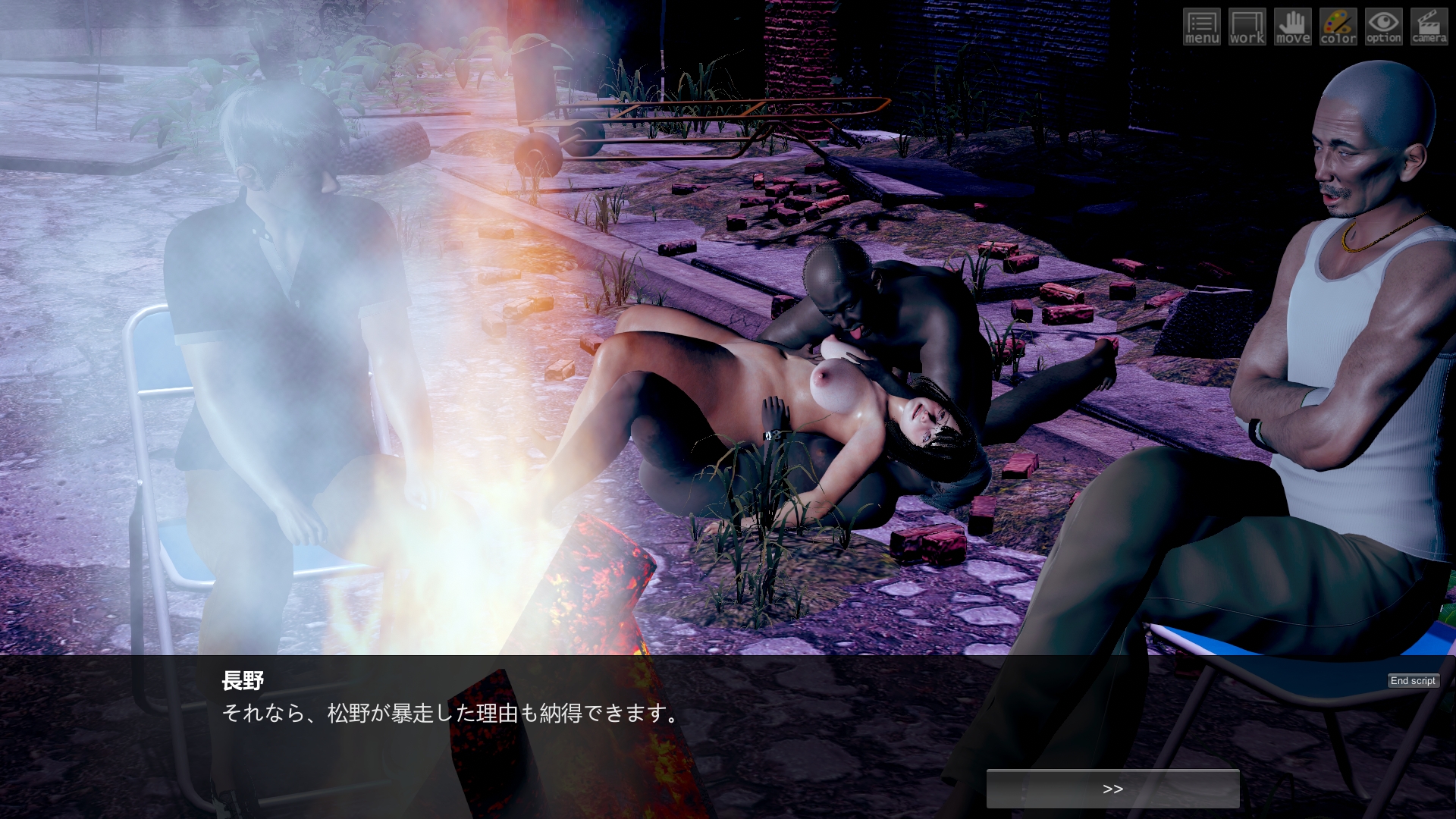This screenshot has width=1456, height=819.
Task: Click the End script button
Action: (x=1413, y=681)
